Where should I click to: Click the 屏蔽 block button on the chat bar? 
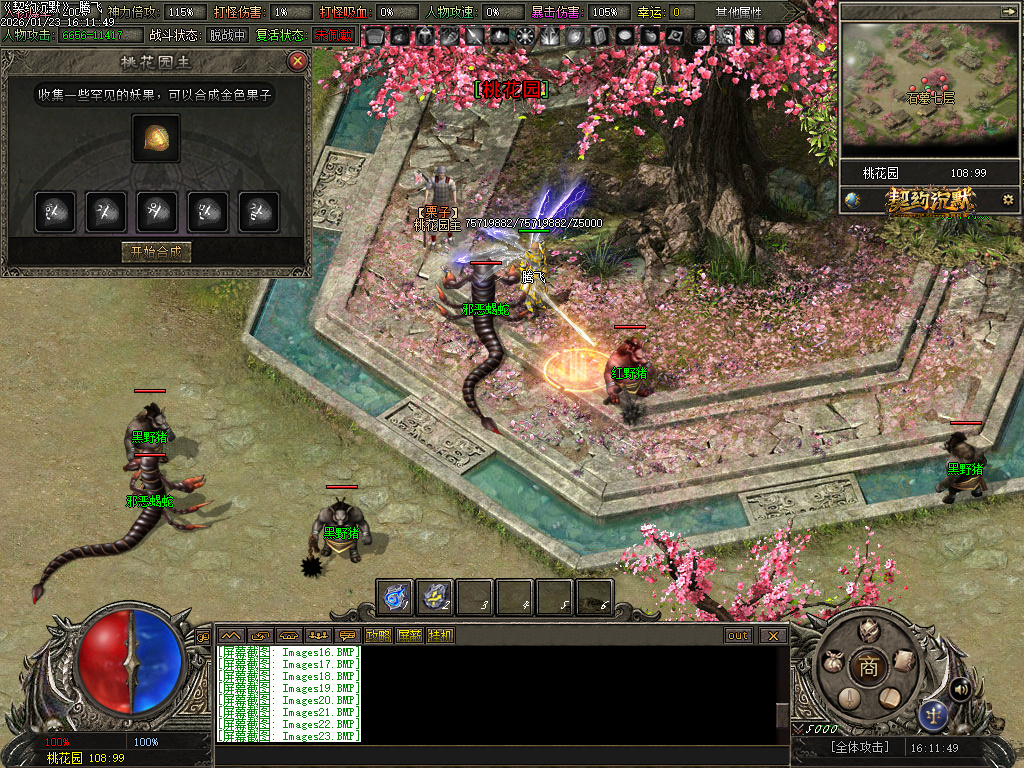click(409, 635)
